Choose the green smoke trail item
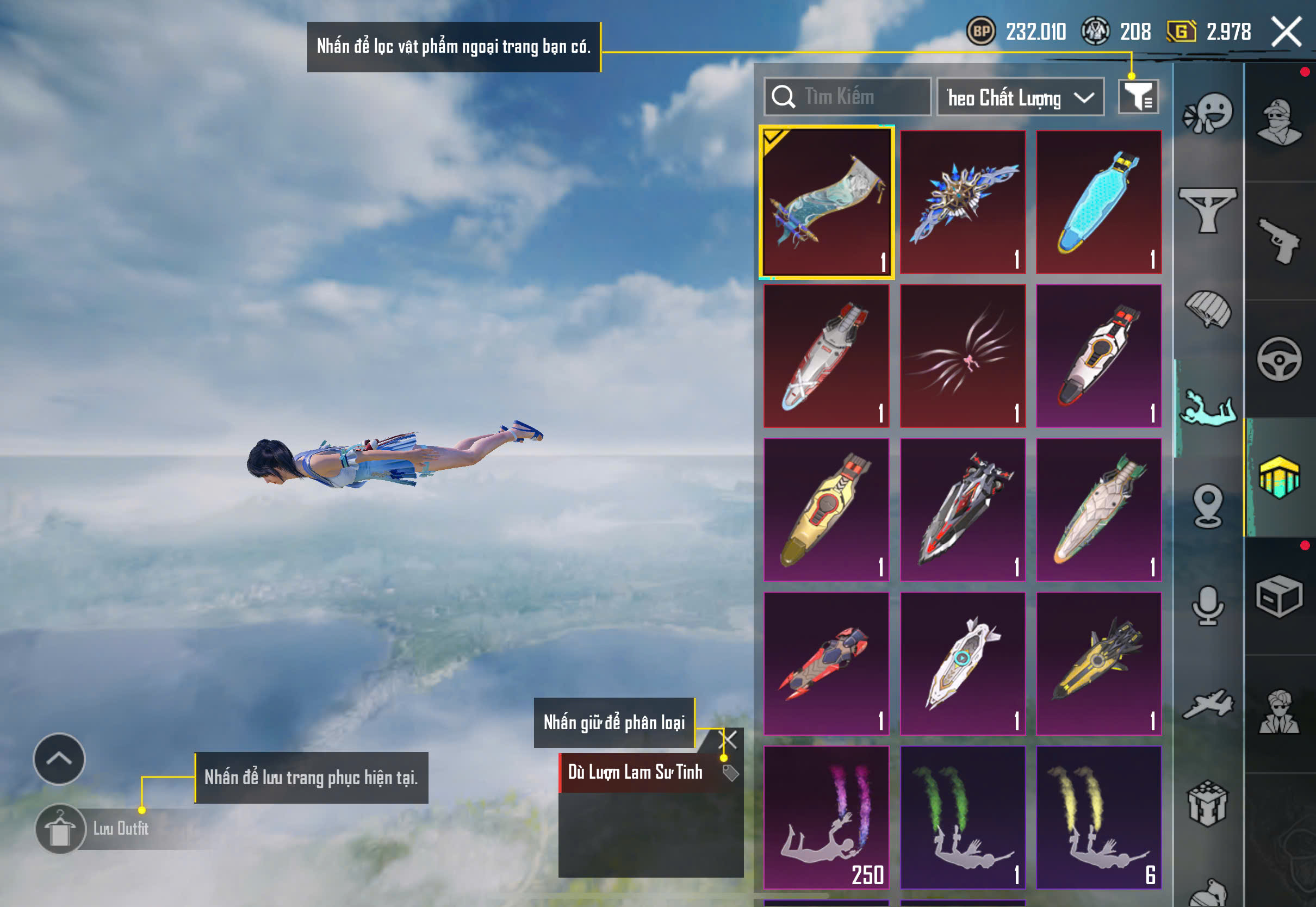 (x=963, y=817)
